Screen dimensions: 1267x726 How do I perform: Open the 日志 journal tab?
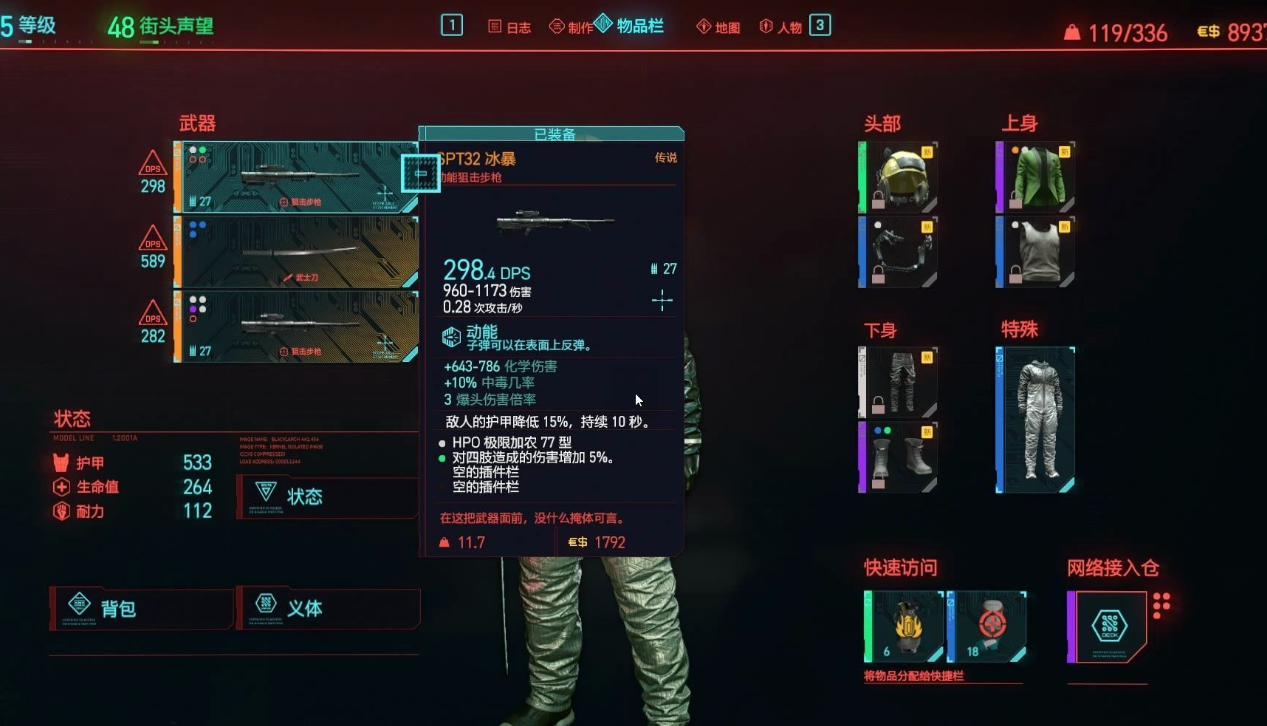click(510, 27)
